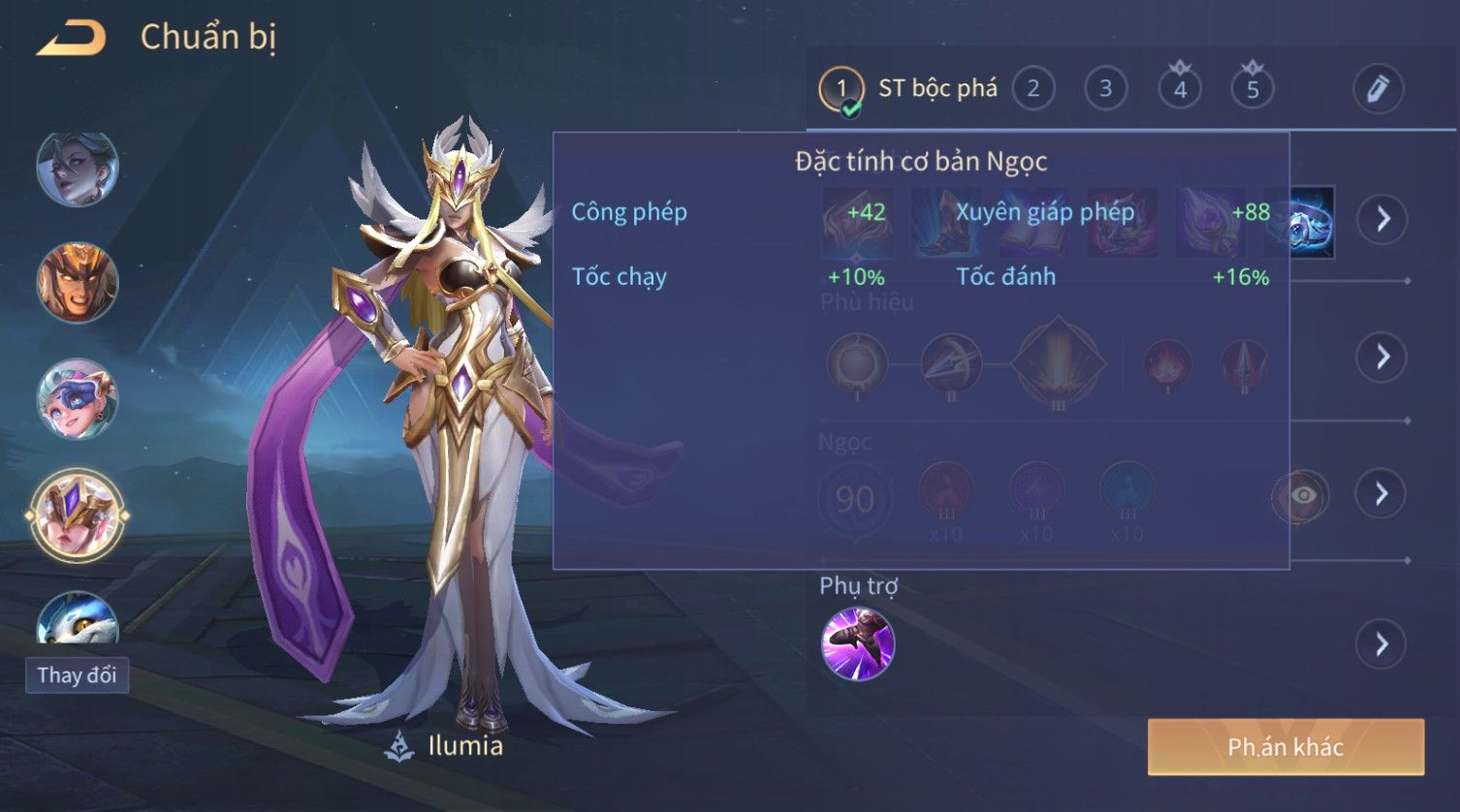Open the Phụ trợ selection arrow
This screenshot has width=1460, height=812.
point(1381,644)
